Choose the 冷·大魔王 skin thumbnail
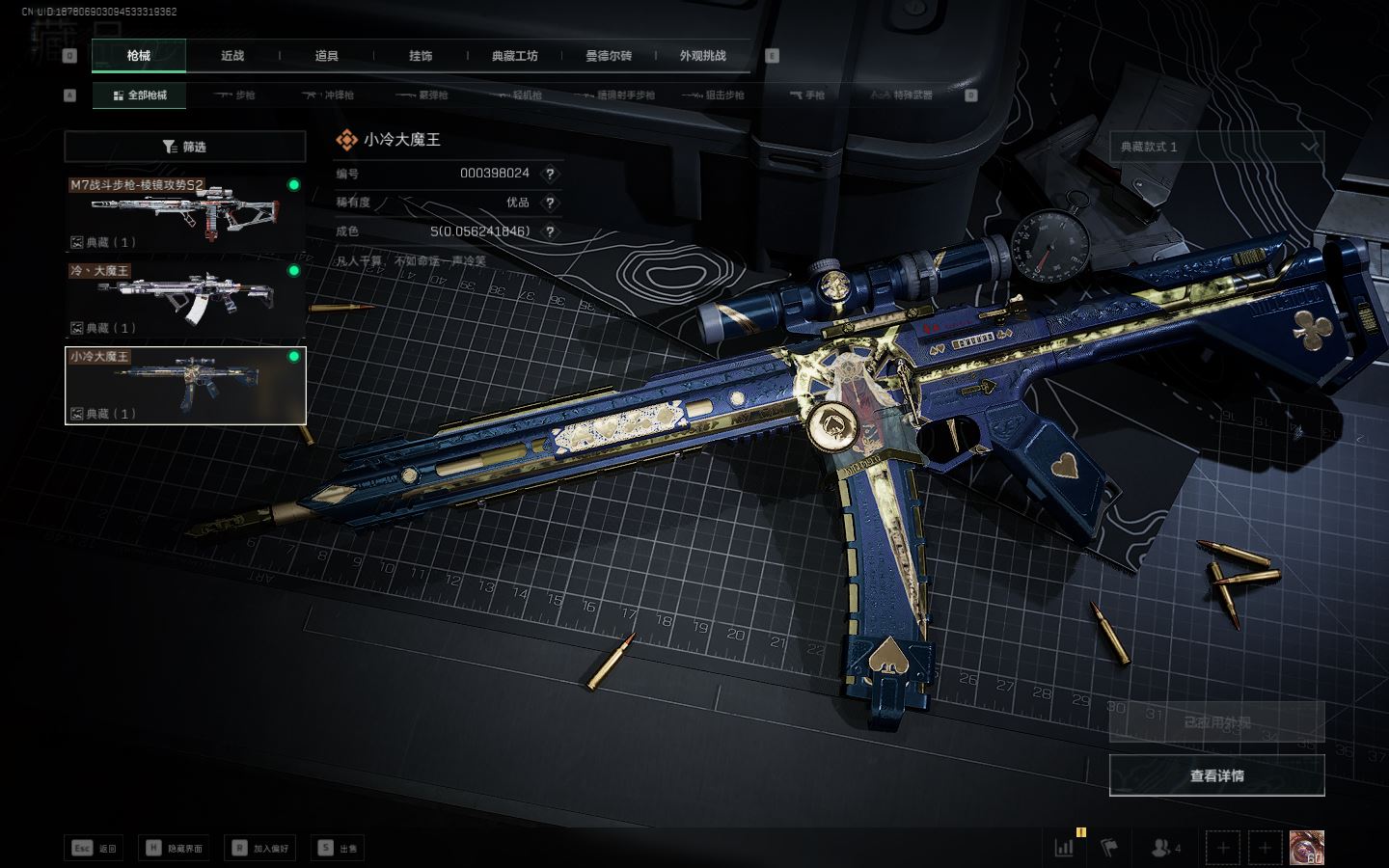This screenshot has height=868, width=1389. point(185,299)
